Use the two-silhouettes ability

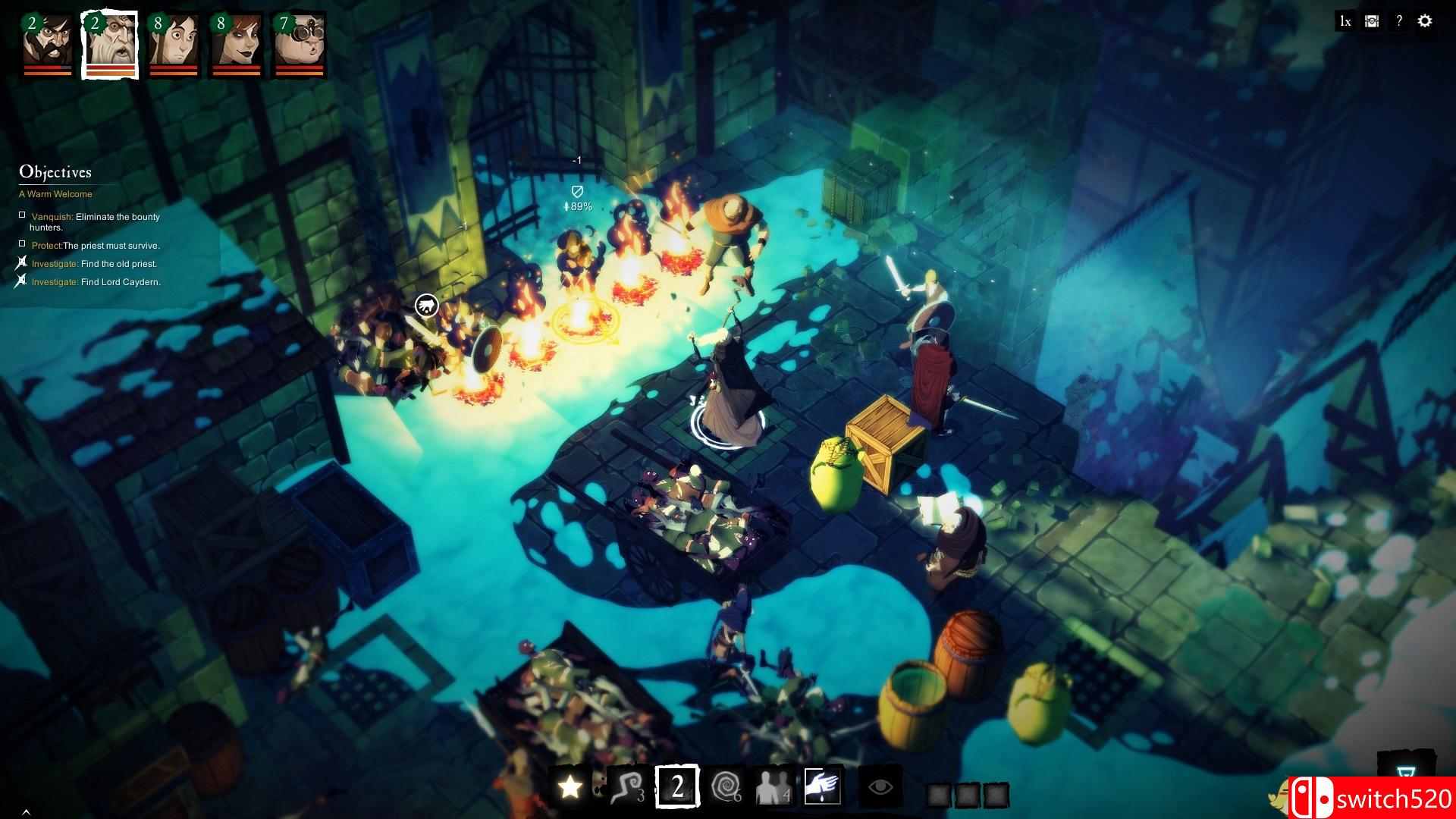point(772,787)
